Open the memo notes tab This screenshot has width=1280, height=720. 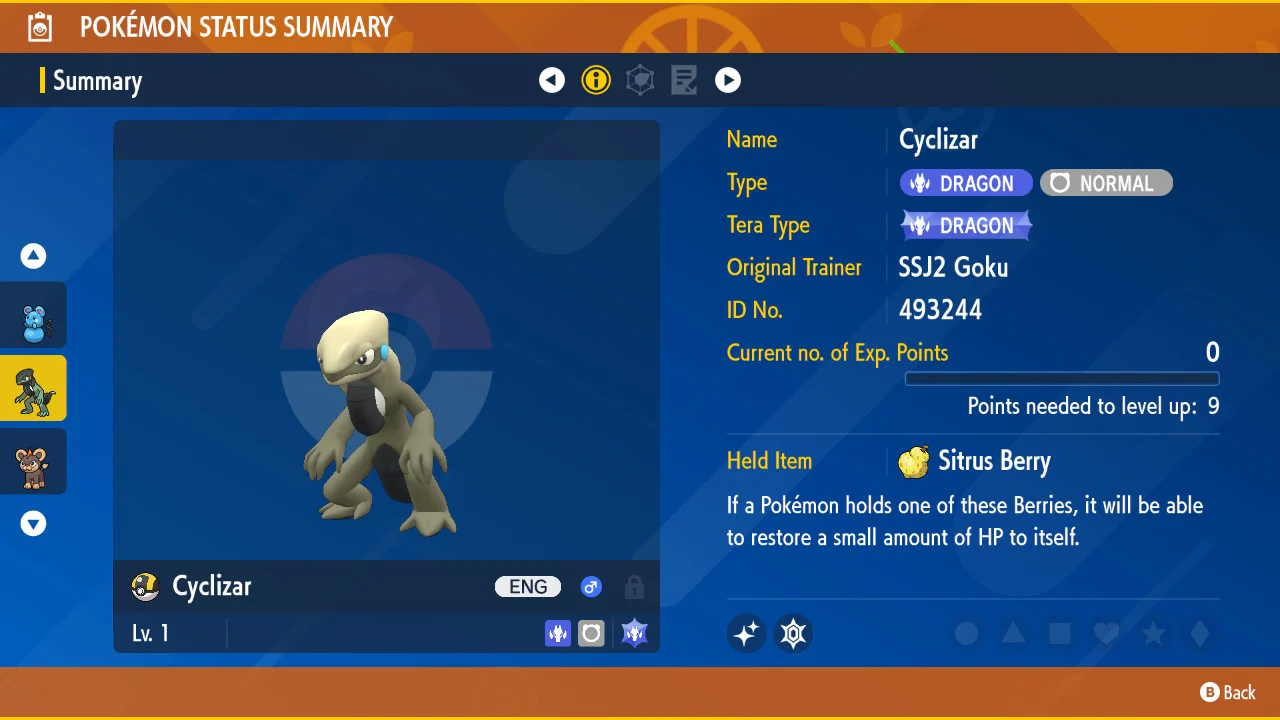(x=684, y=80)
